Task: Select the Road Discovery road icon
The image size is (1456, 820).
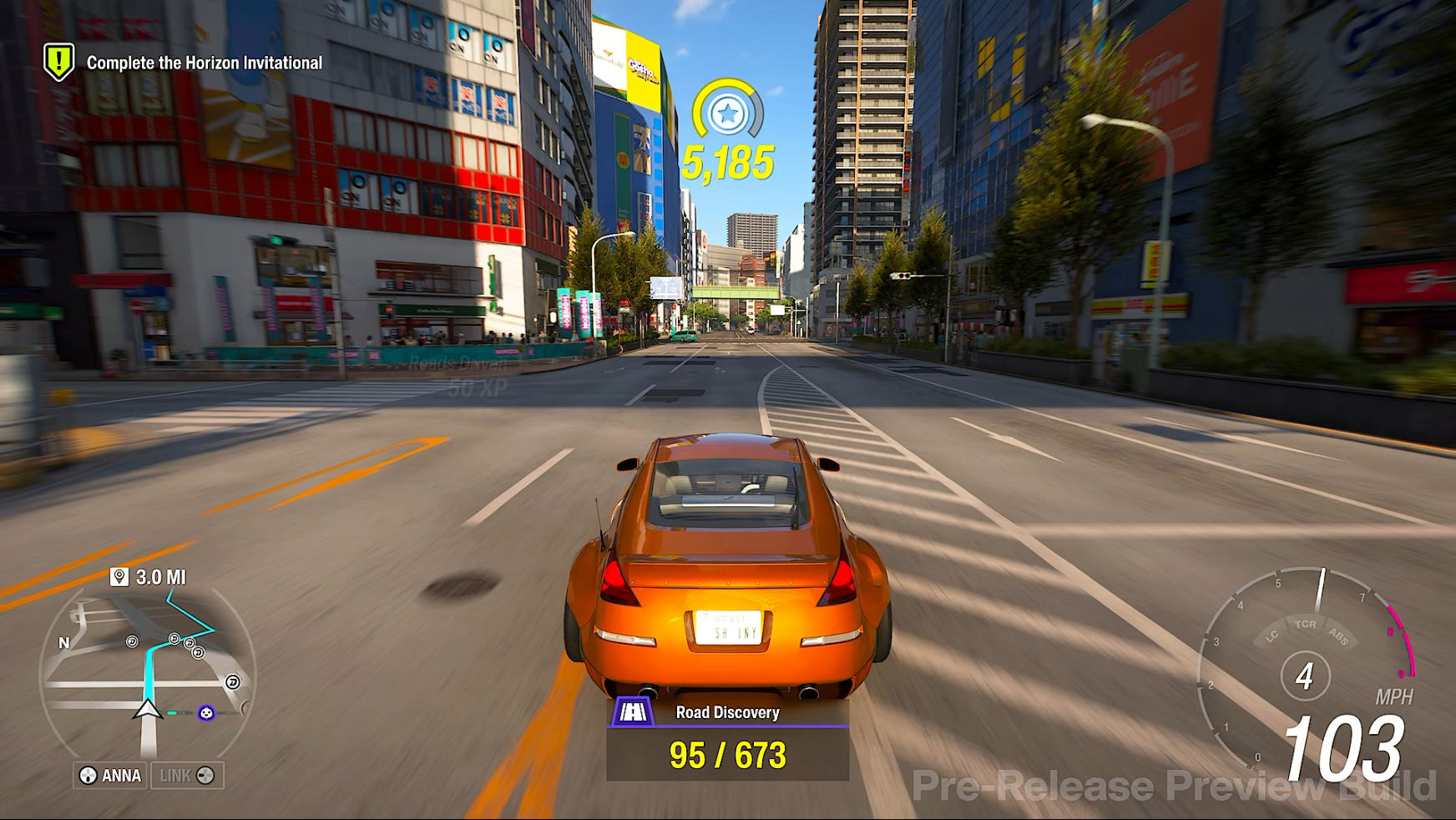Action: pos(634,712)
